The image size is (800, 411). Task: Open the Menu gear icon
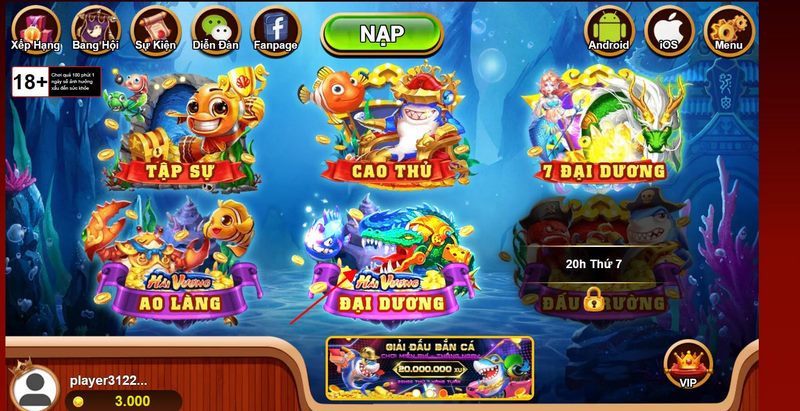(728, 27)
